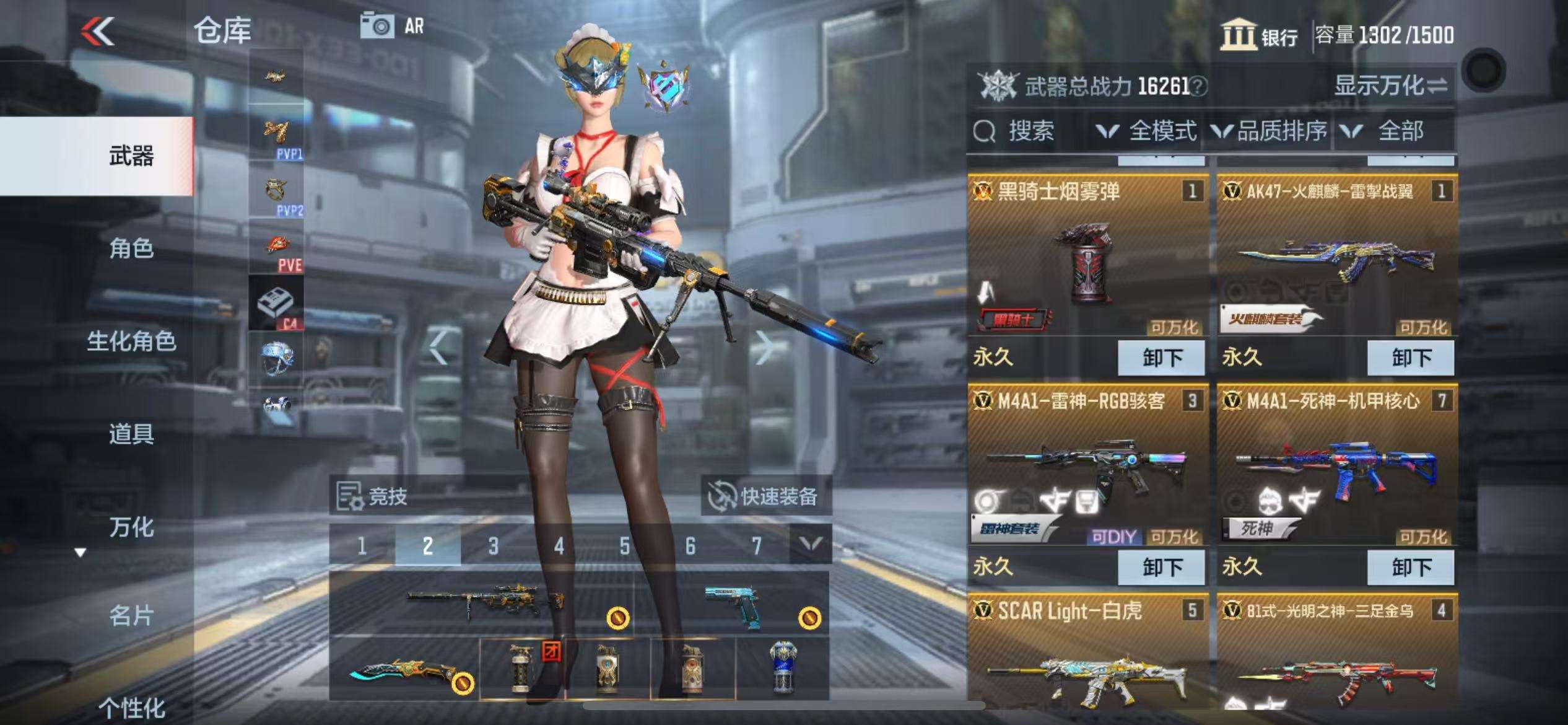Go back using the double-arrow button
Viewport: 1568px width, 725px height.
coord(99,31)
